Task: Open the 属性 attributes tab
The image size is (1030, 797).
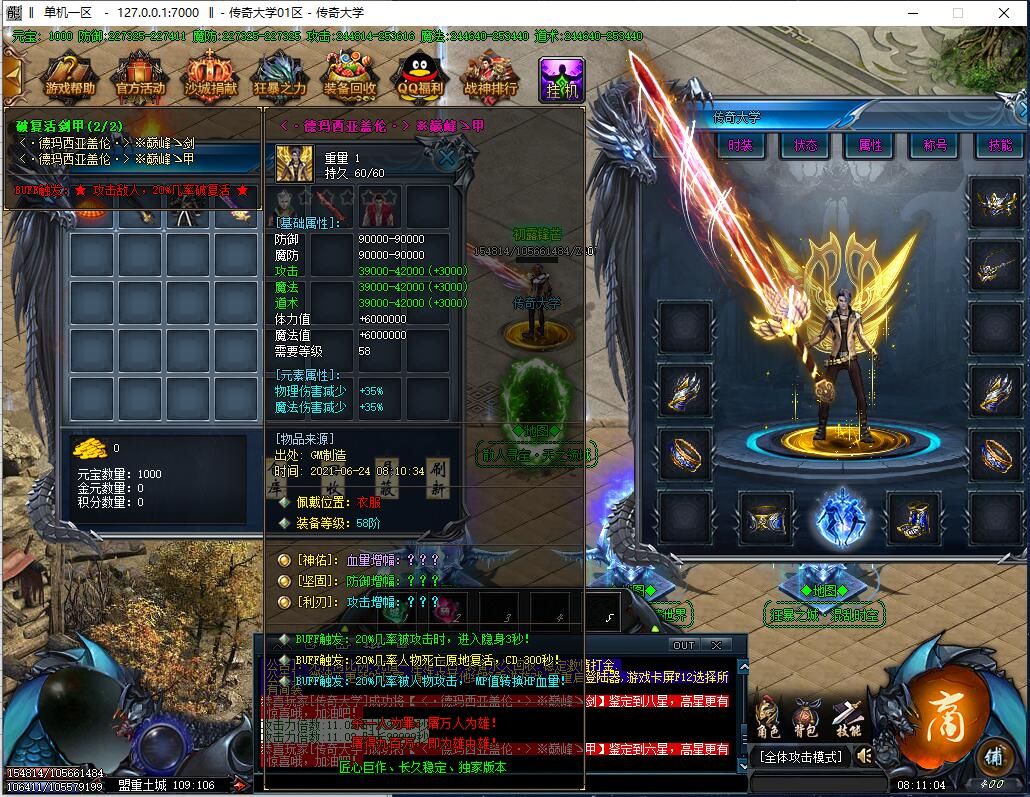Action: pyautogui.click(x=870, y=145)
